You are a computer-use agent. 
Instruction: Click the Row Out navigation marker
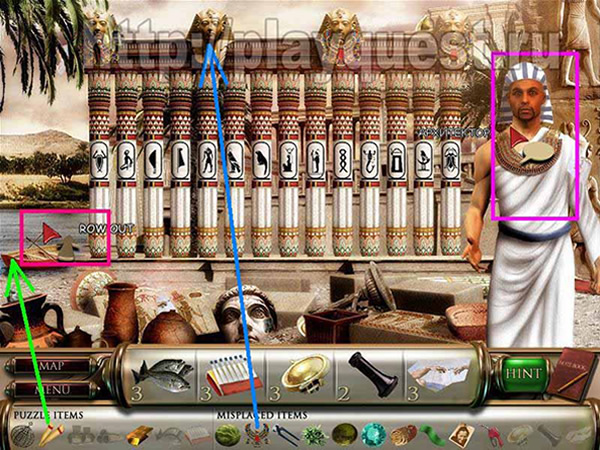49,235
